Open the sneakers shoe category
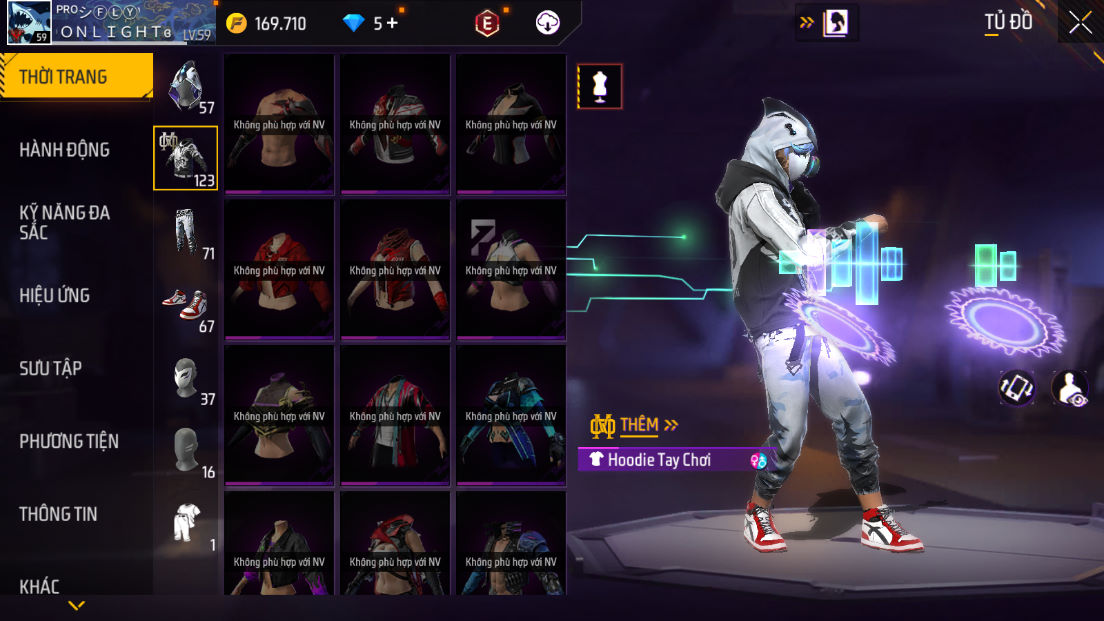 pos(185,304)
